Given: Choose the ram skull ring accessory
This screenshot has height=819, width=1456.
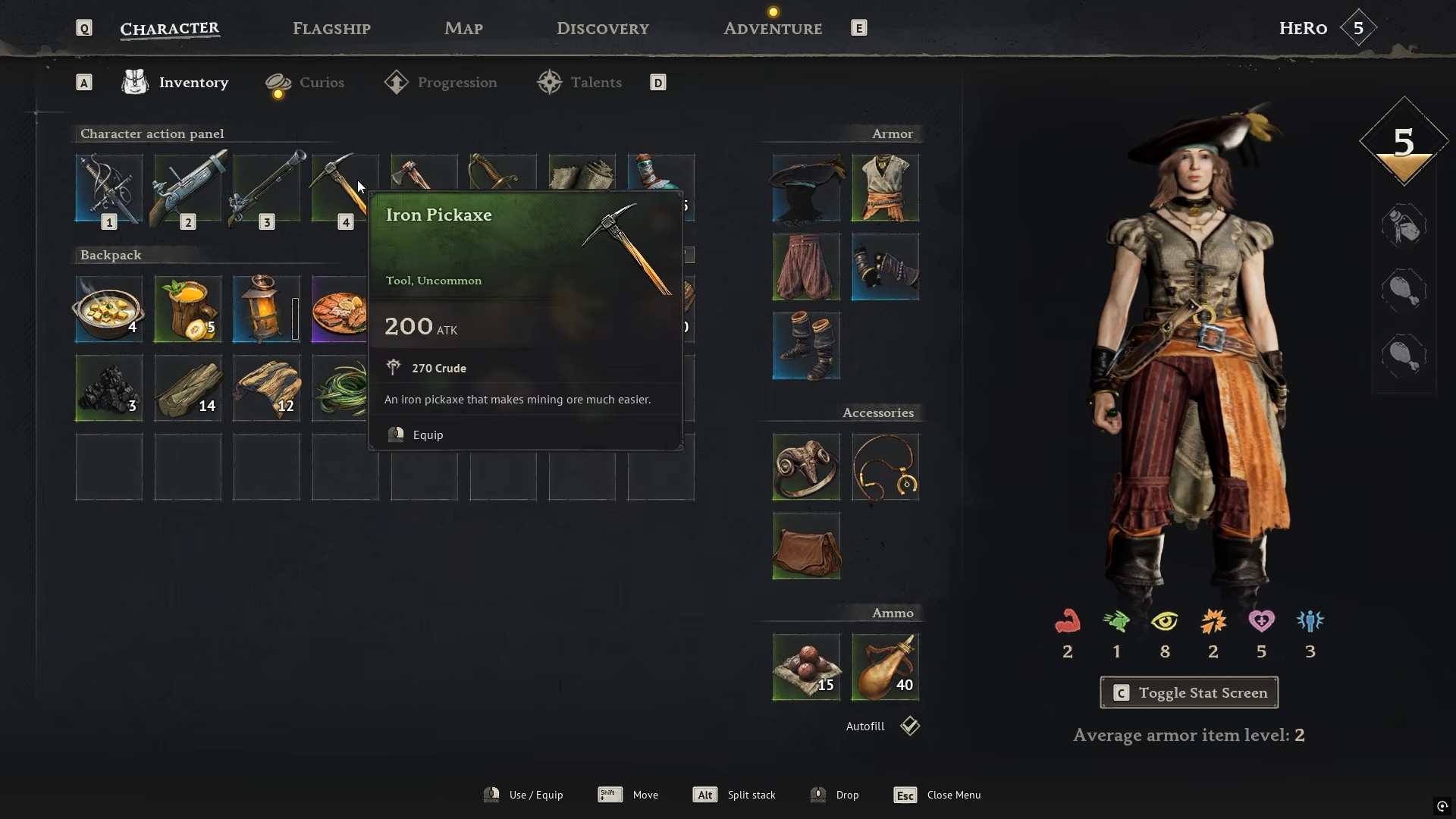Looking at the screenshot, I should tap(806, 466).
